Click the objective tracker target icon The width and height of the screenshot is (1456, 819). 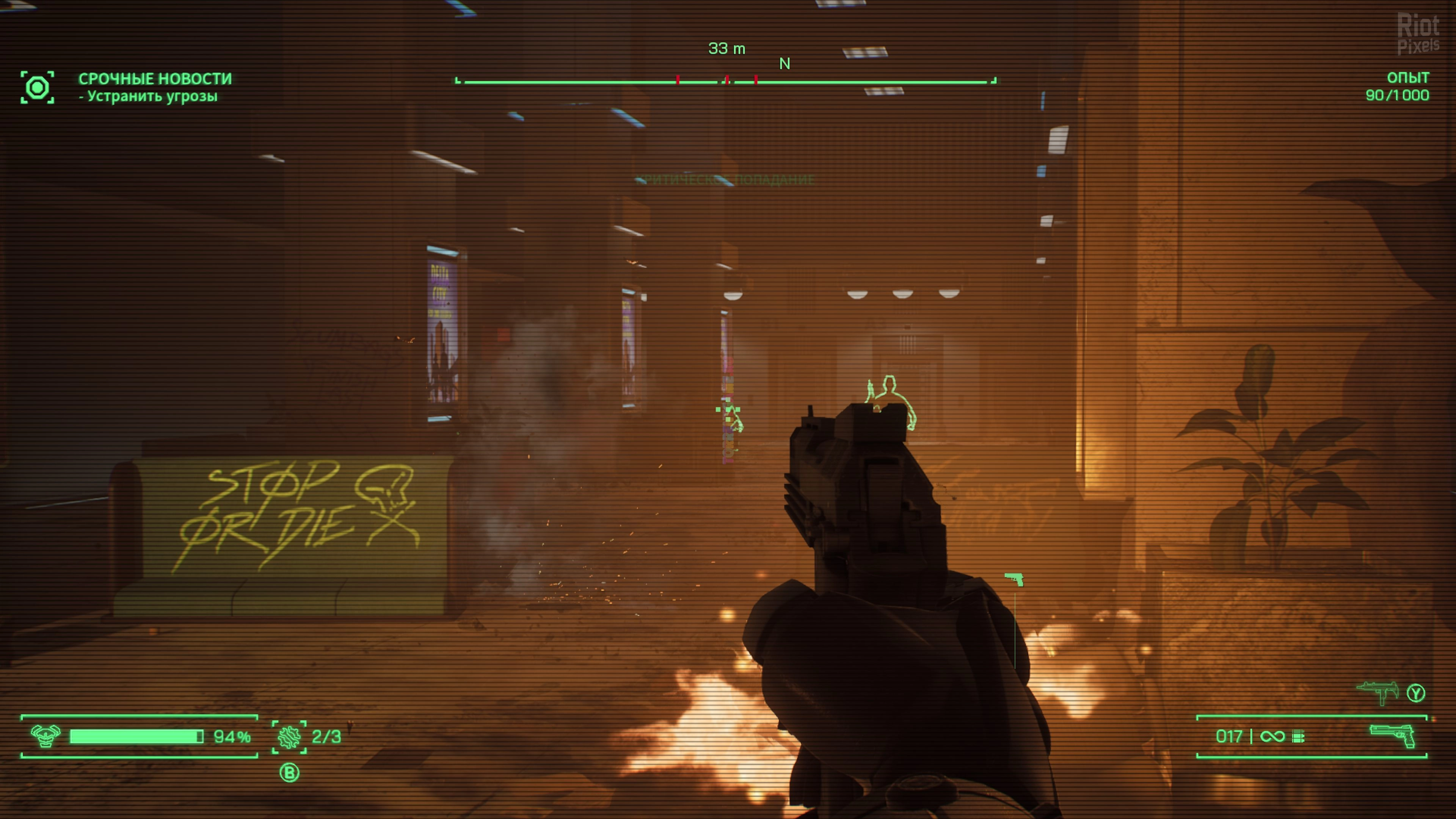[37, 88]
